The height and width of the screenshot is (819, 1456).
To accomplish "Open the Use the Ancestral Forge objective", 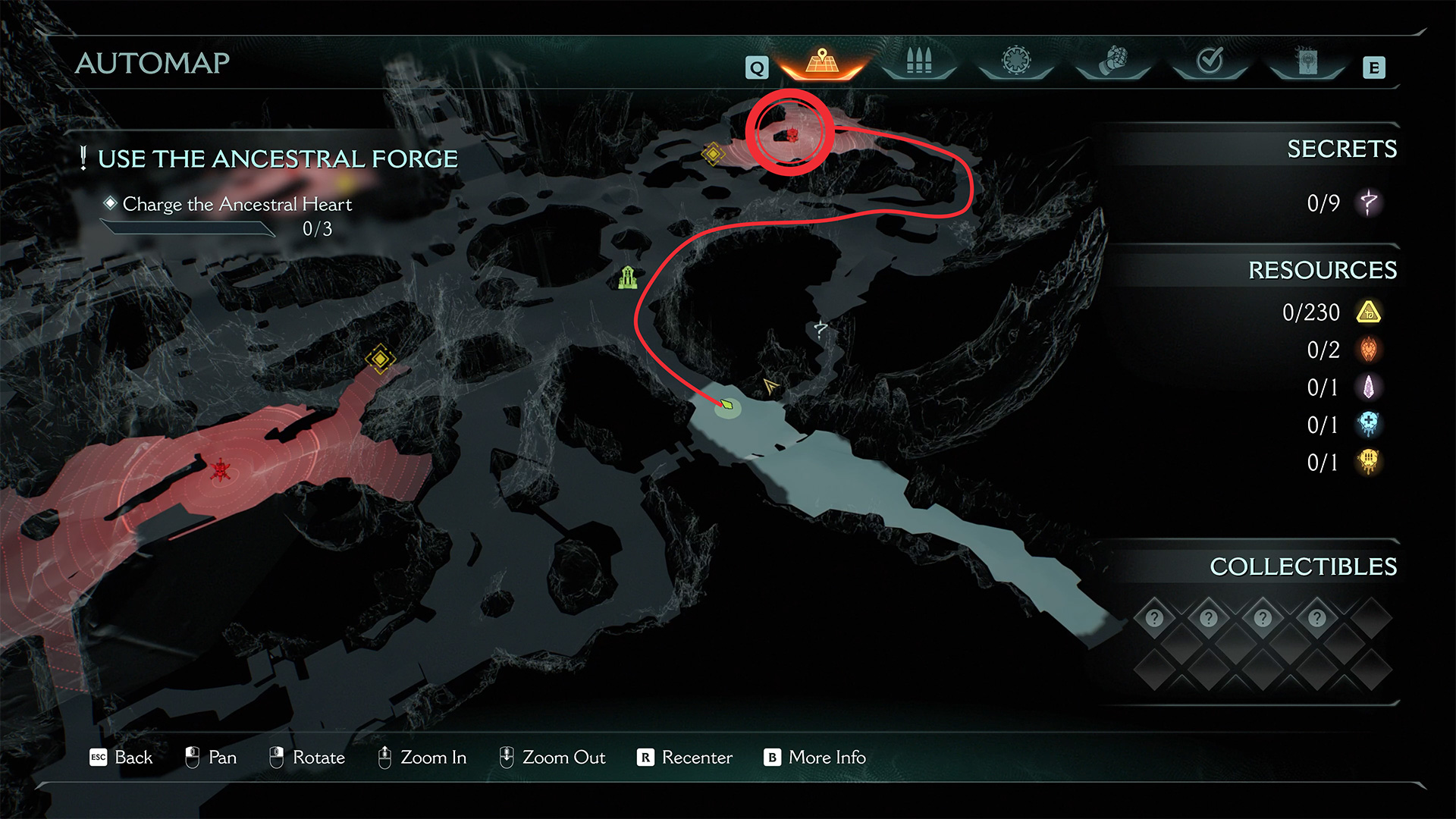I will (x=278, y=159).
